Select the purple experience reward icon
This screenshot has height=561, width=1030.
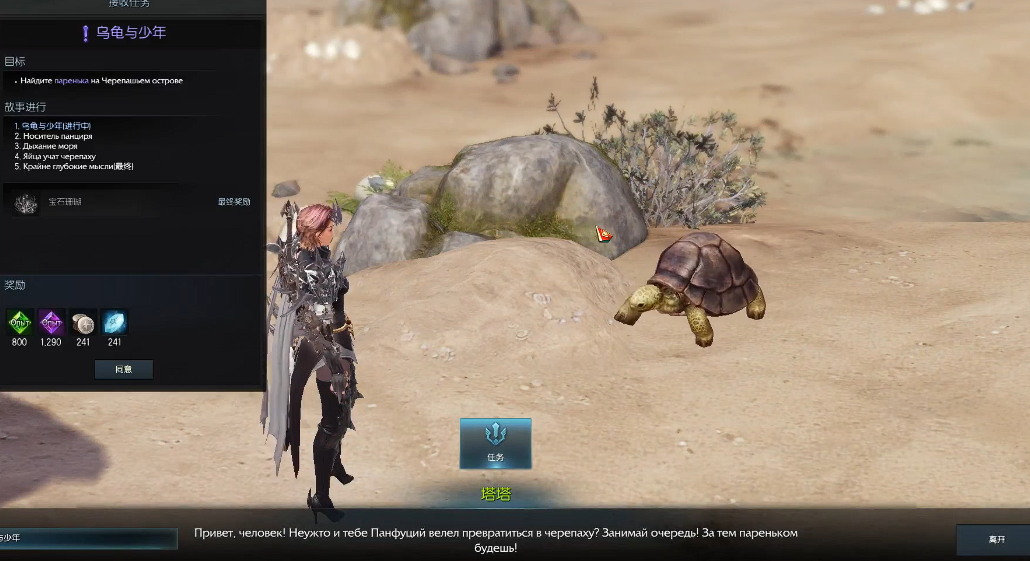coord(51,322)
